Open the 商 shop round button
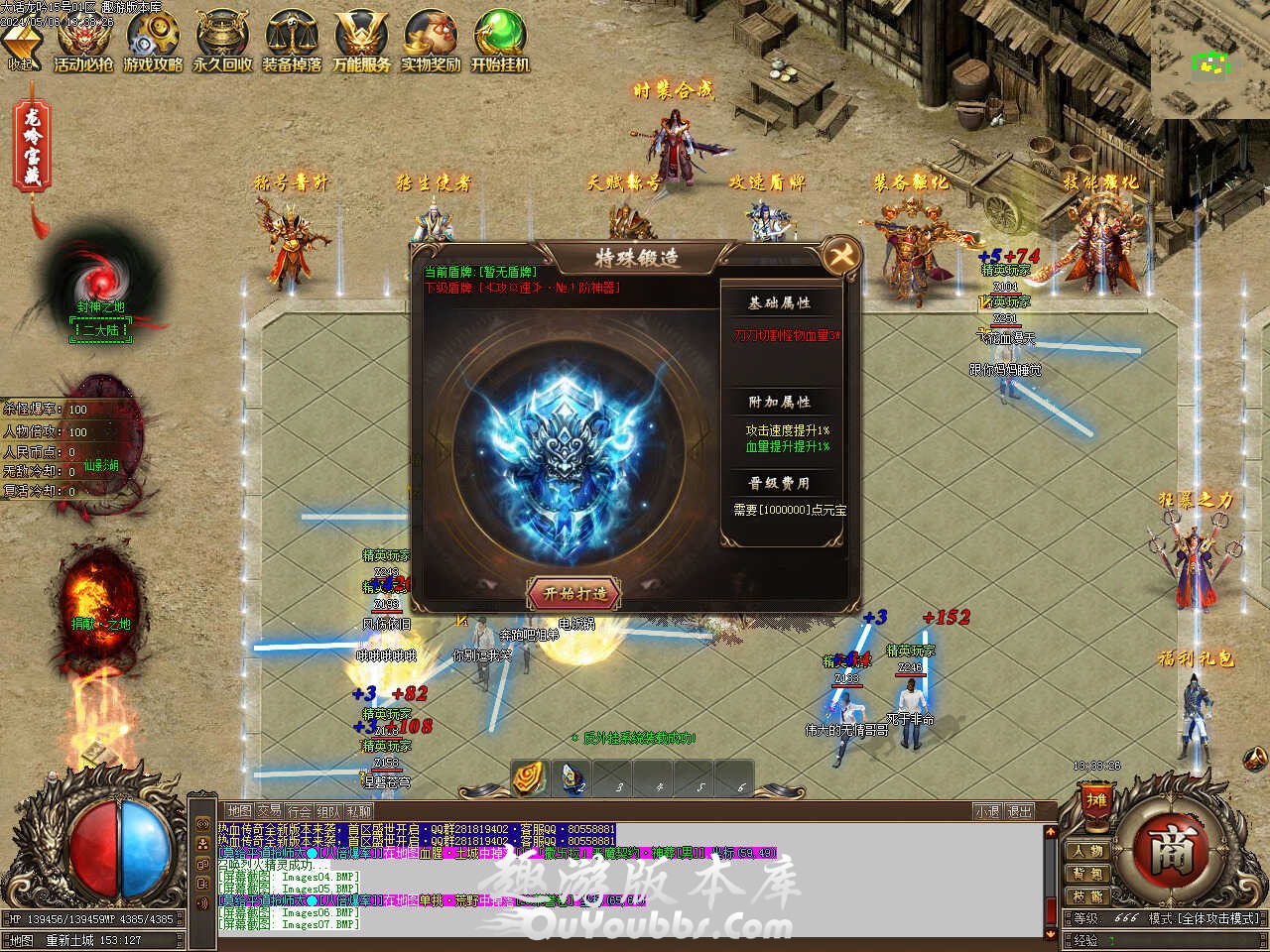Screen dimensions: 1270x952 [x=1167, y=851]
